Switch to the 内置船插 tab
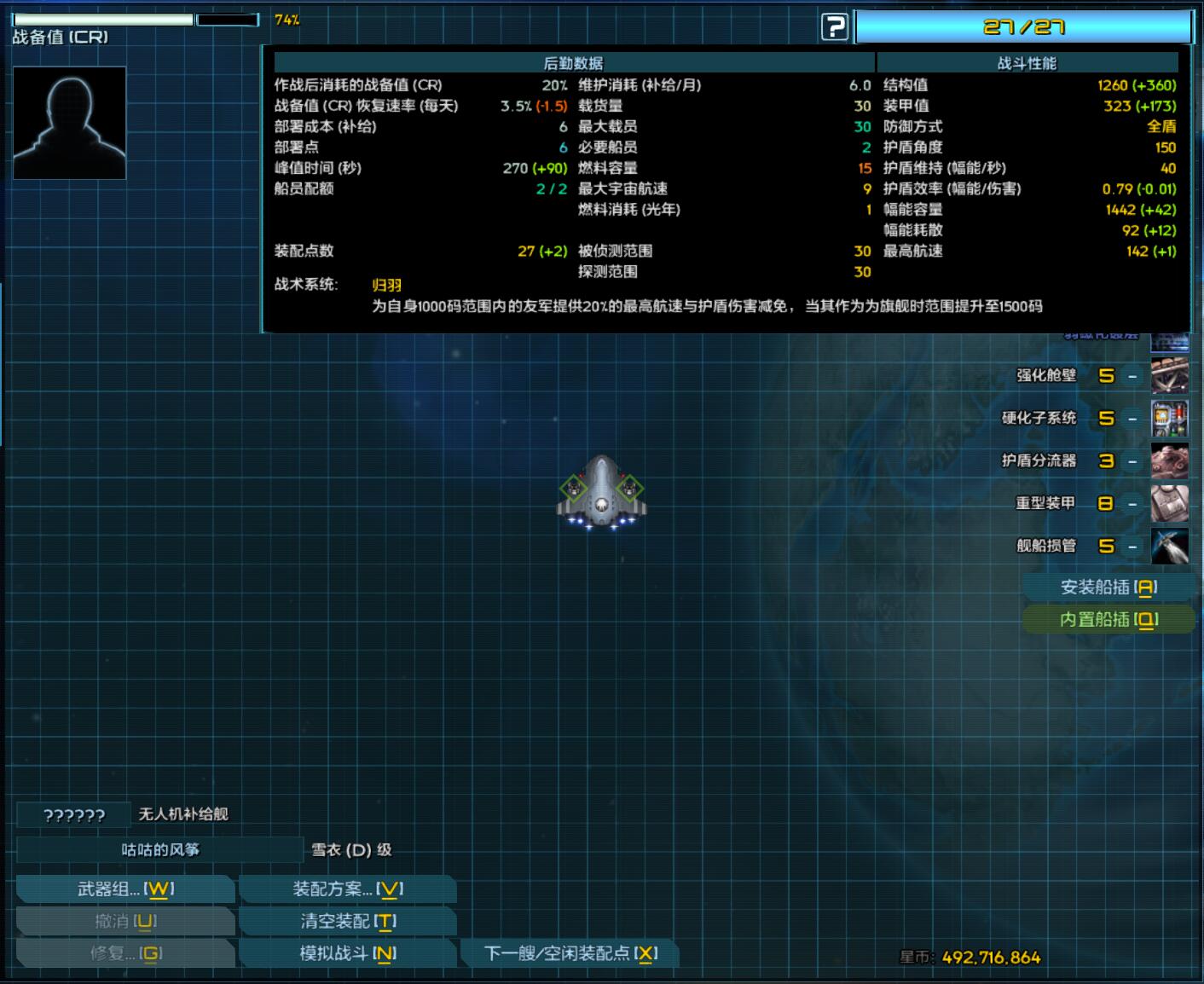Screen dimensions: 1204x984 click(x=1107, y=620)
